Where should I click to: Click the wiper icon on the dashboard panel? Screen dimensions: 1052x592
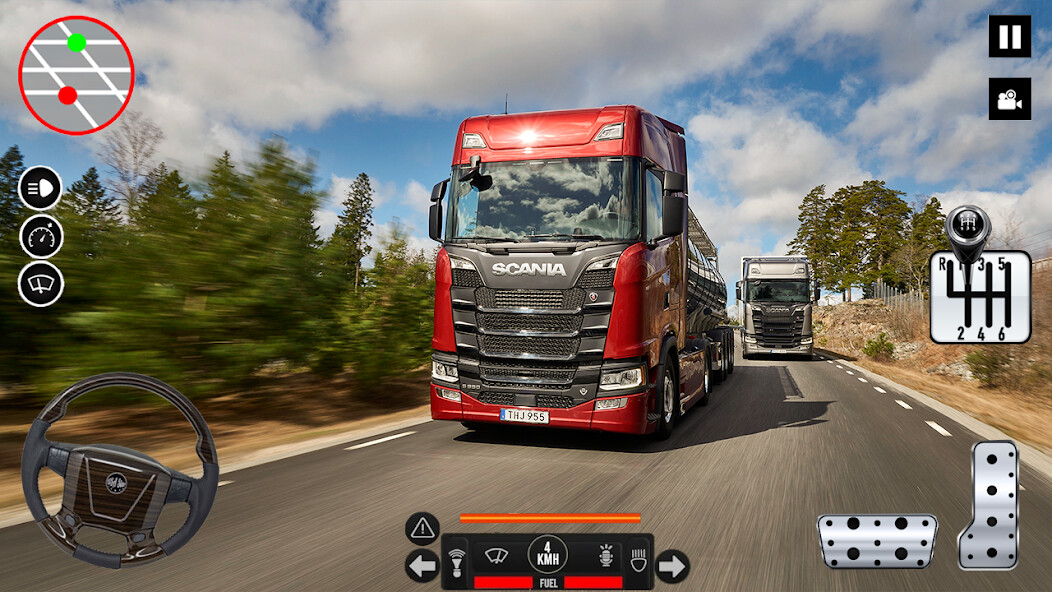coord(497,555)
